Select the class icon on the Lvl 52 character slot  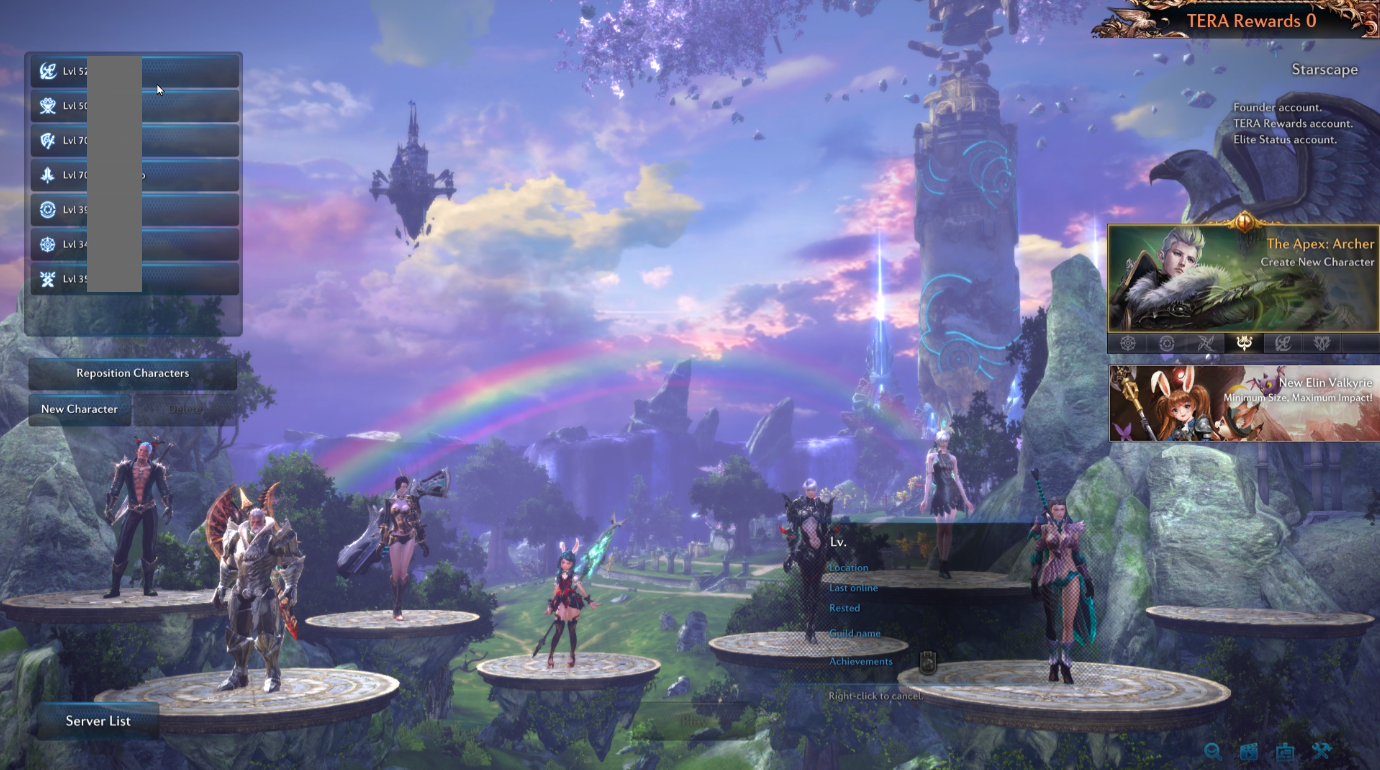pos(47,70)
